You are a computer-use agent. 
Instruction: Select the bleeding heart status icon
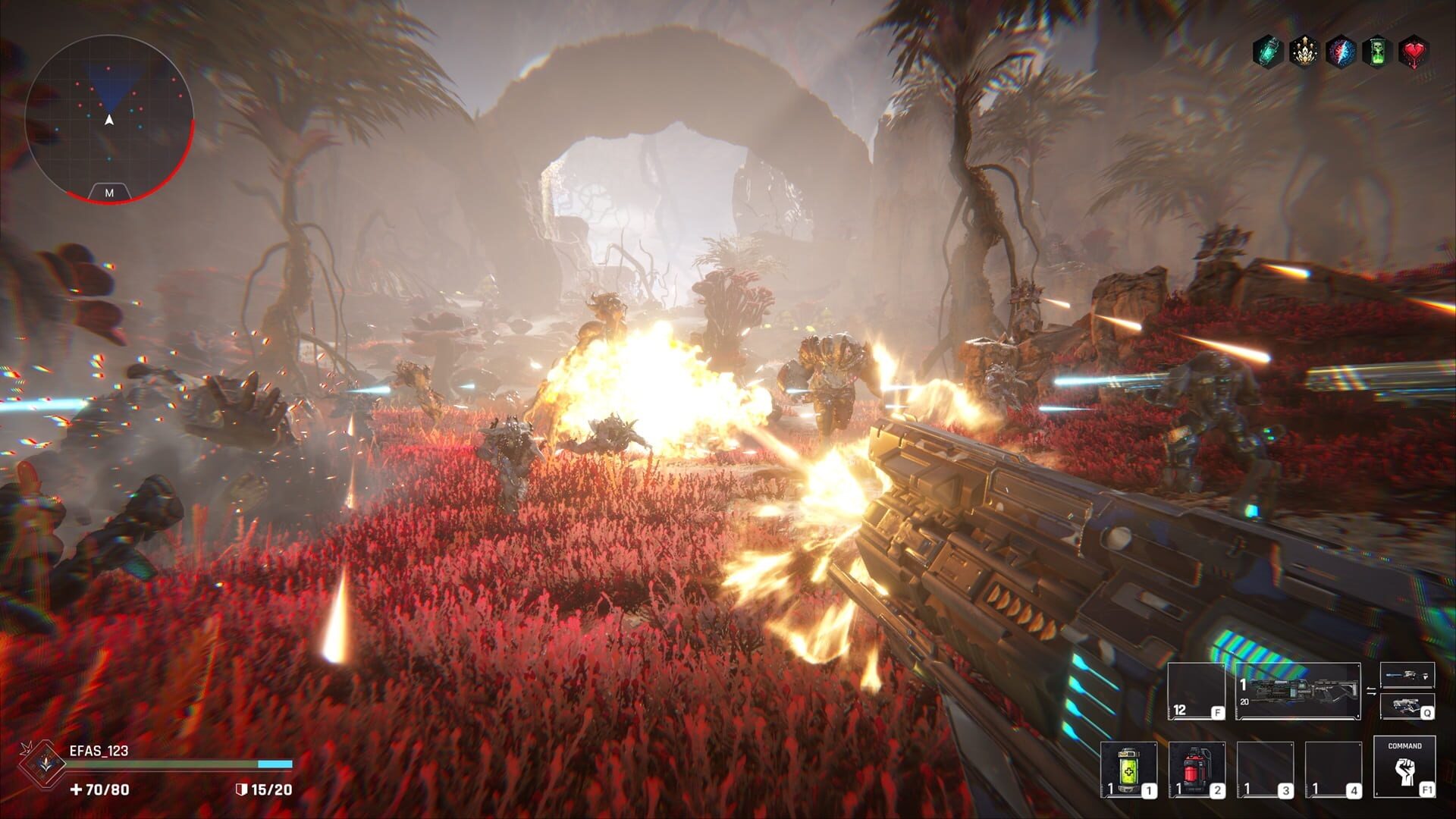tap(1415, 51)
